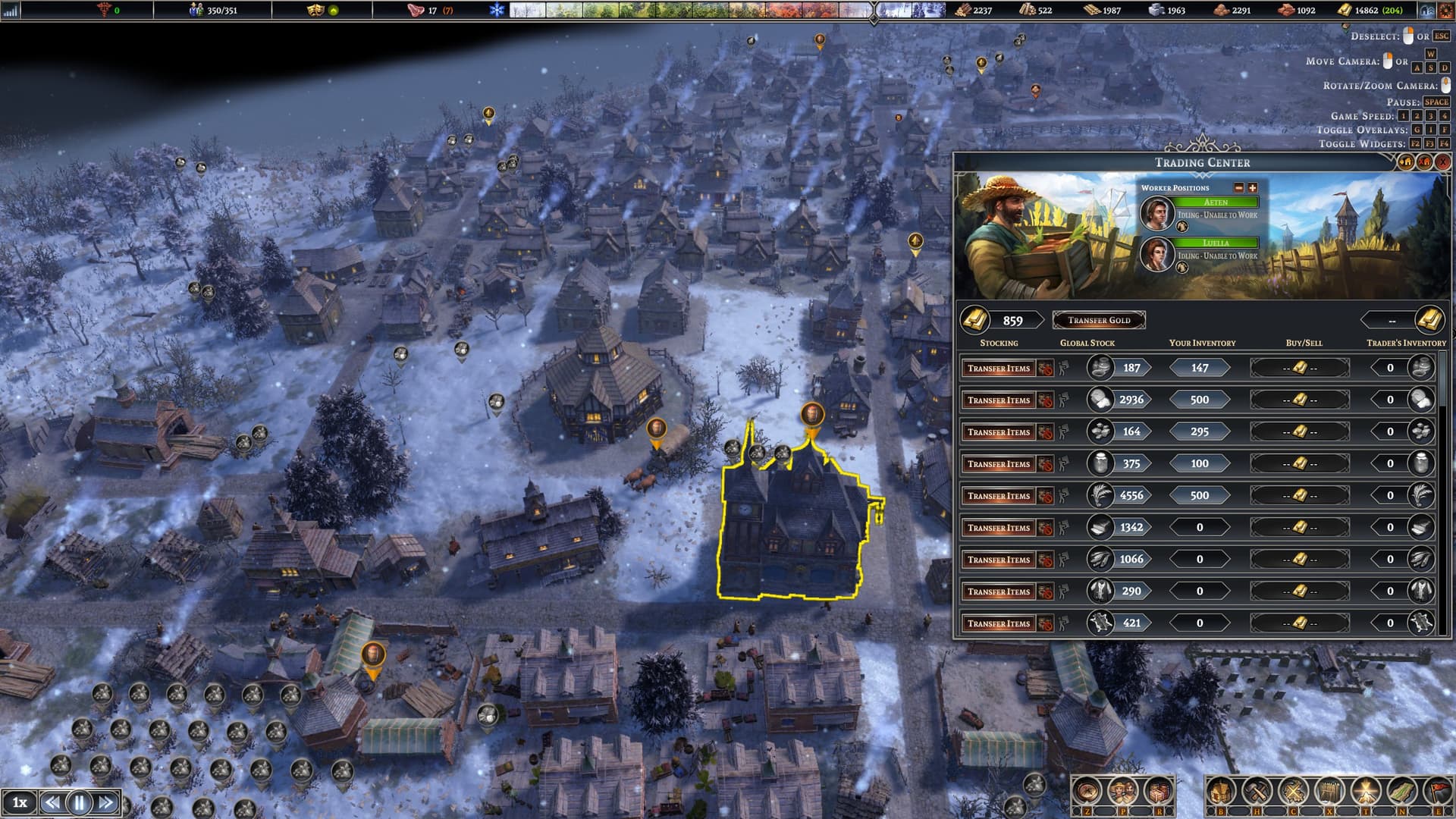Increase game speed with fast-forward arrows
The width and height of the screenshot is (1456, 819).
click(x=107, y=802)
